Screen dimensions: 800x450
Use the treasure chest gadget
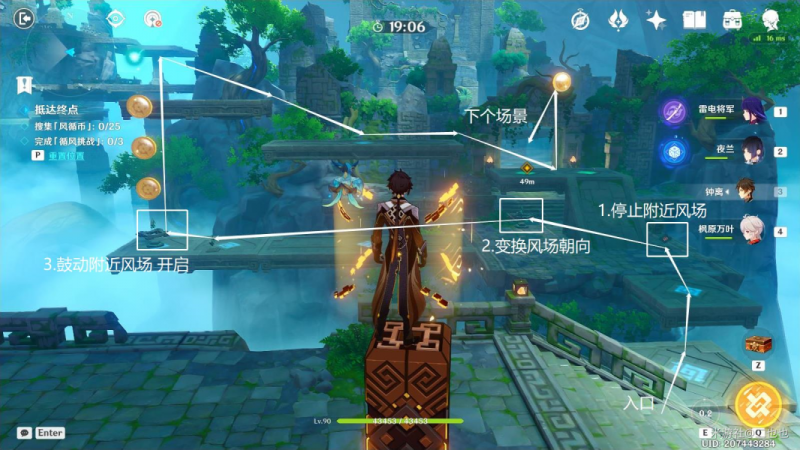(757, 344)
